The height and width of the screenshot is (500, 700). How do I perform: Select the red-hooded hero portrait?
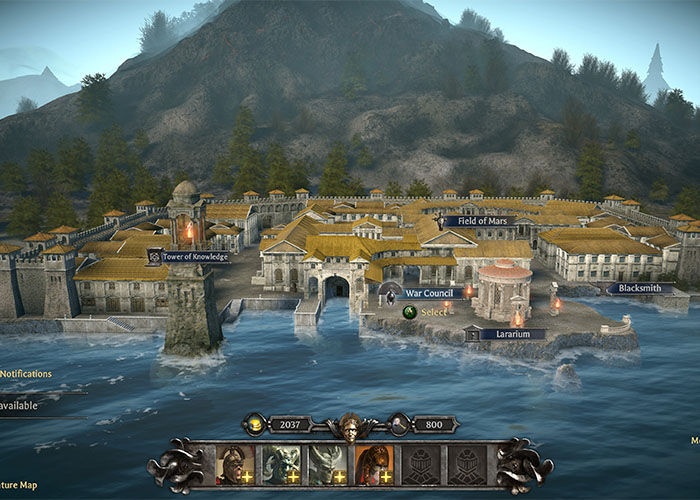[373, 464]
